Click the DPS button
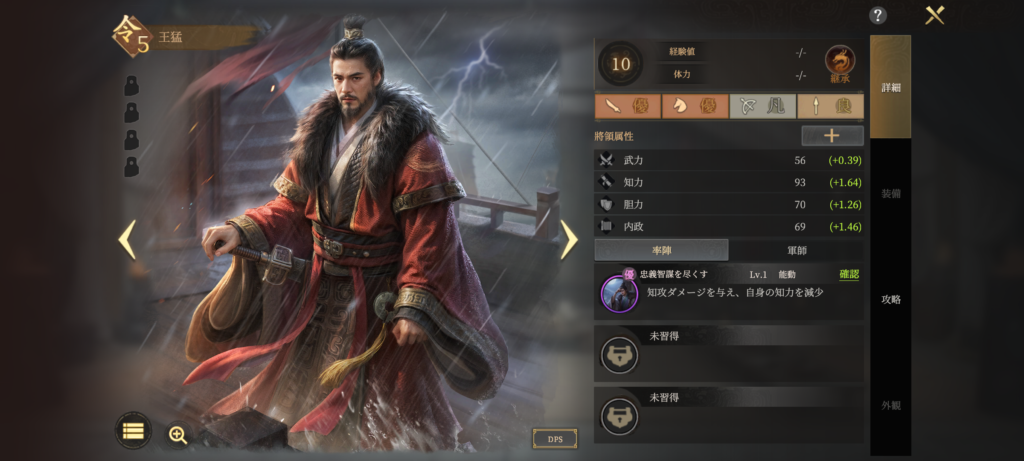The height and width of the screenshot is (461, 1024). (x=555, y=438)
